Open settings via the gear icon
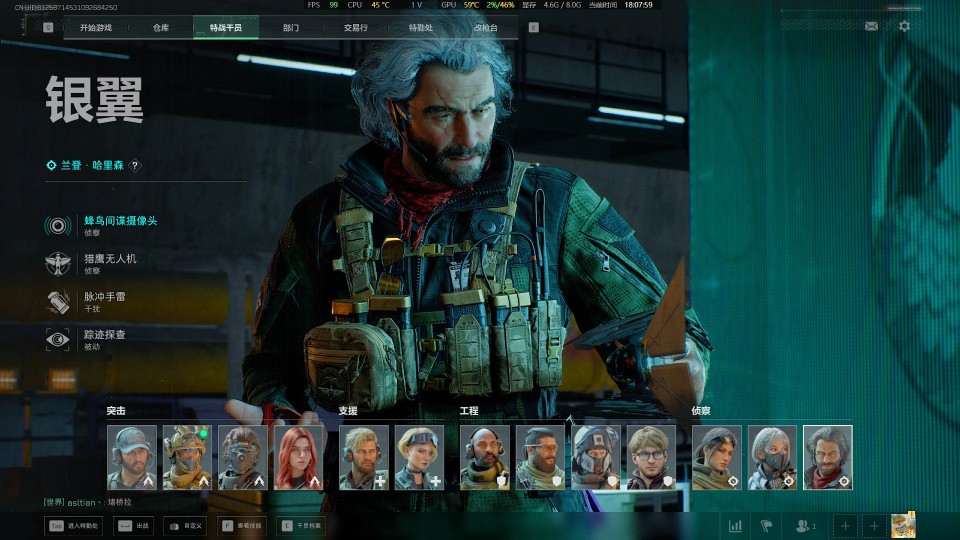 [904, 26]
